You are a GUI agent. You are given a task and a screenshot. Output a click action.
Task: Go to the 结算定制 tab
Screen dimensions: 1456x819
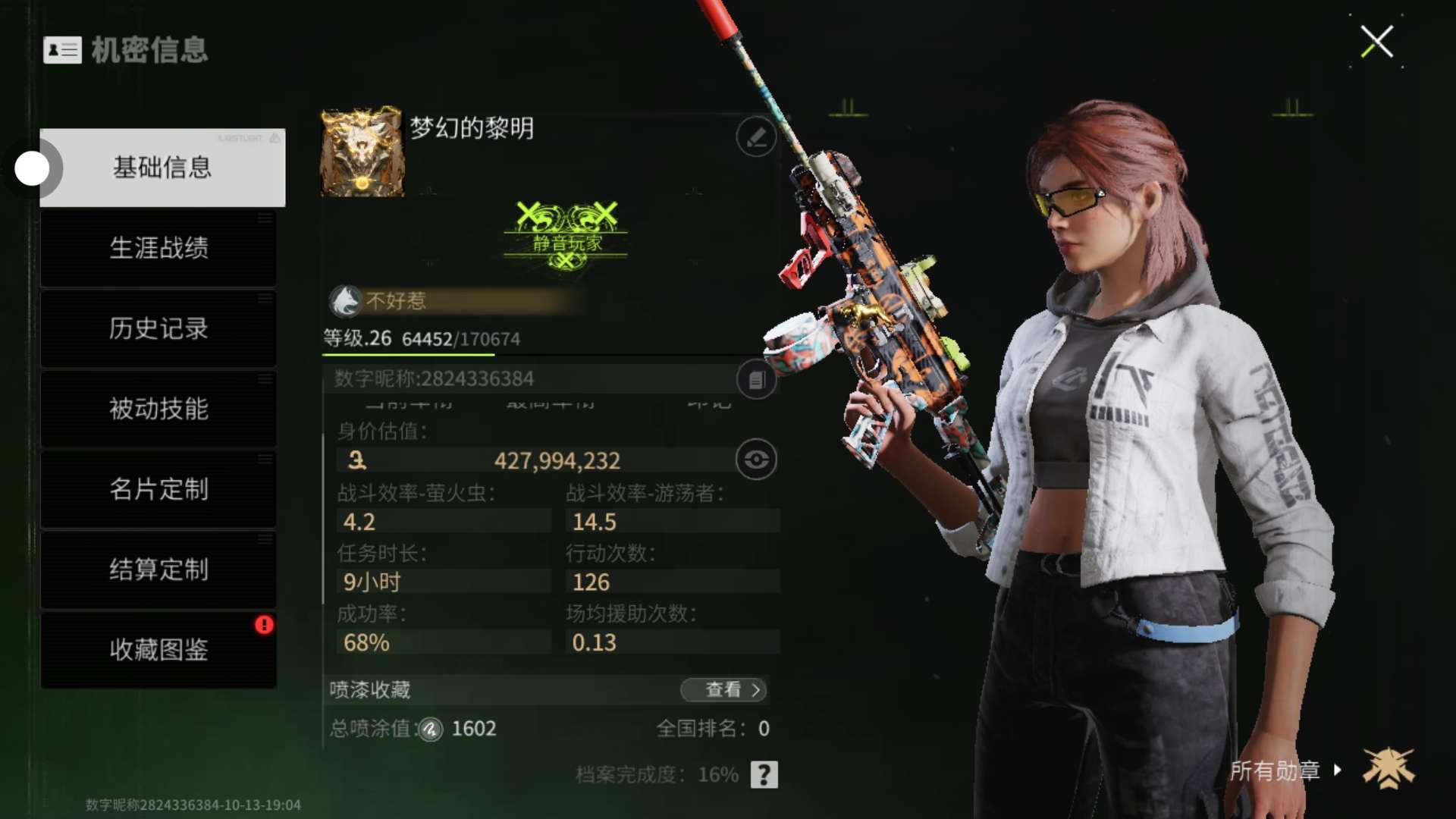[158, 570]
